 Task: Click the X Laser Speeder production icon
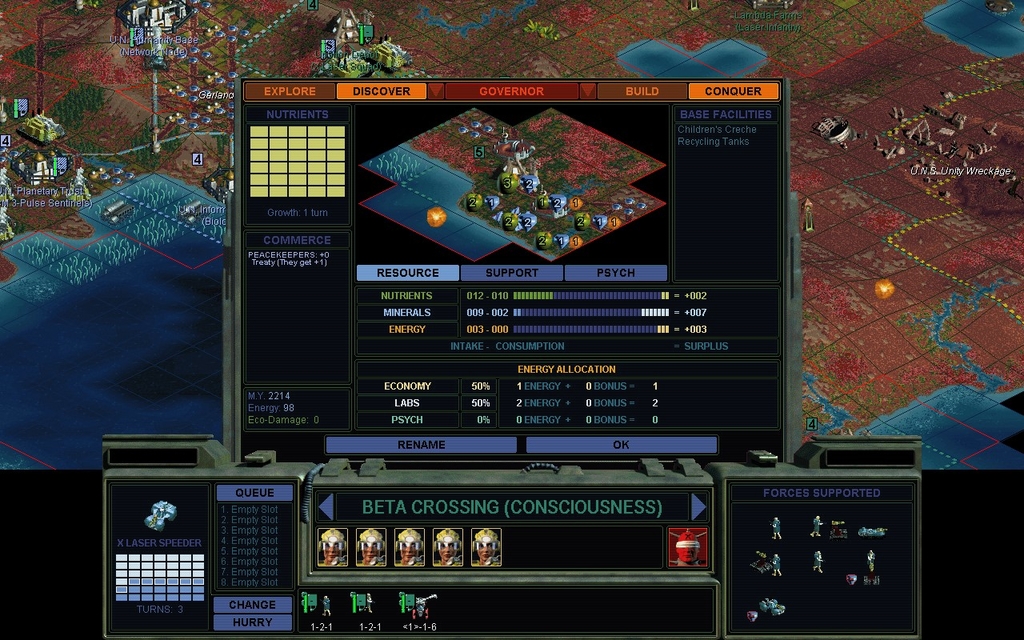(x=160, y=516)
